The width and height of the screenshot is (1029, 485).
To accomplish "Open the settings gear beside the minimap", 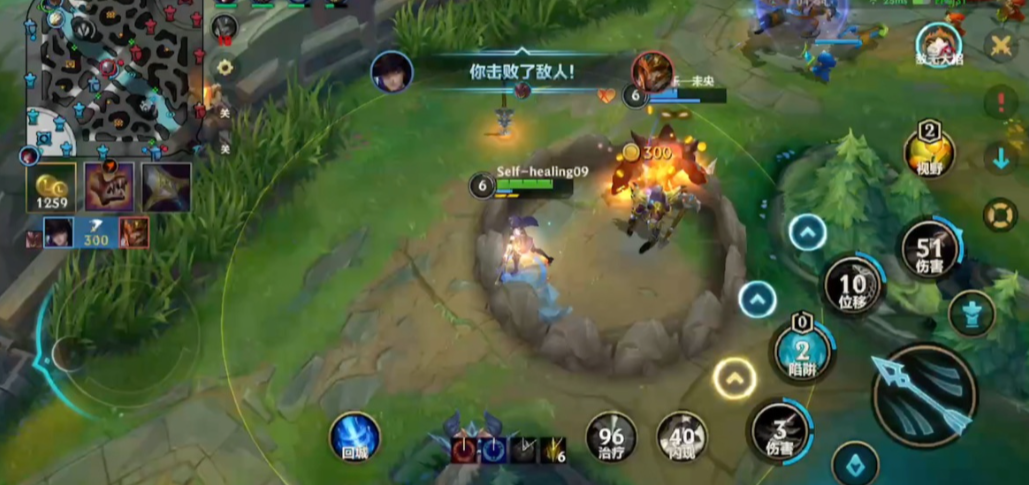I will pos(225,67).
